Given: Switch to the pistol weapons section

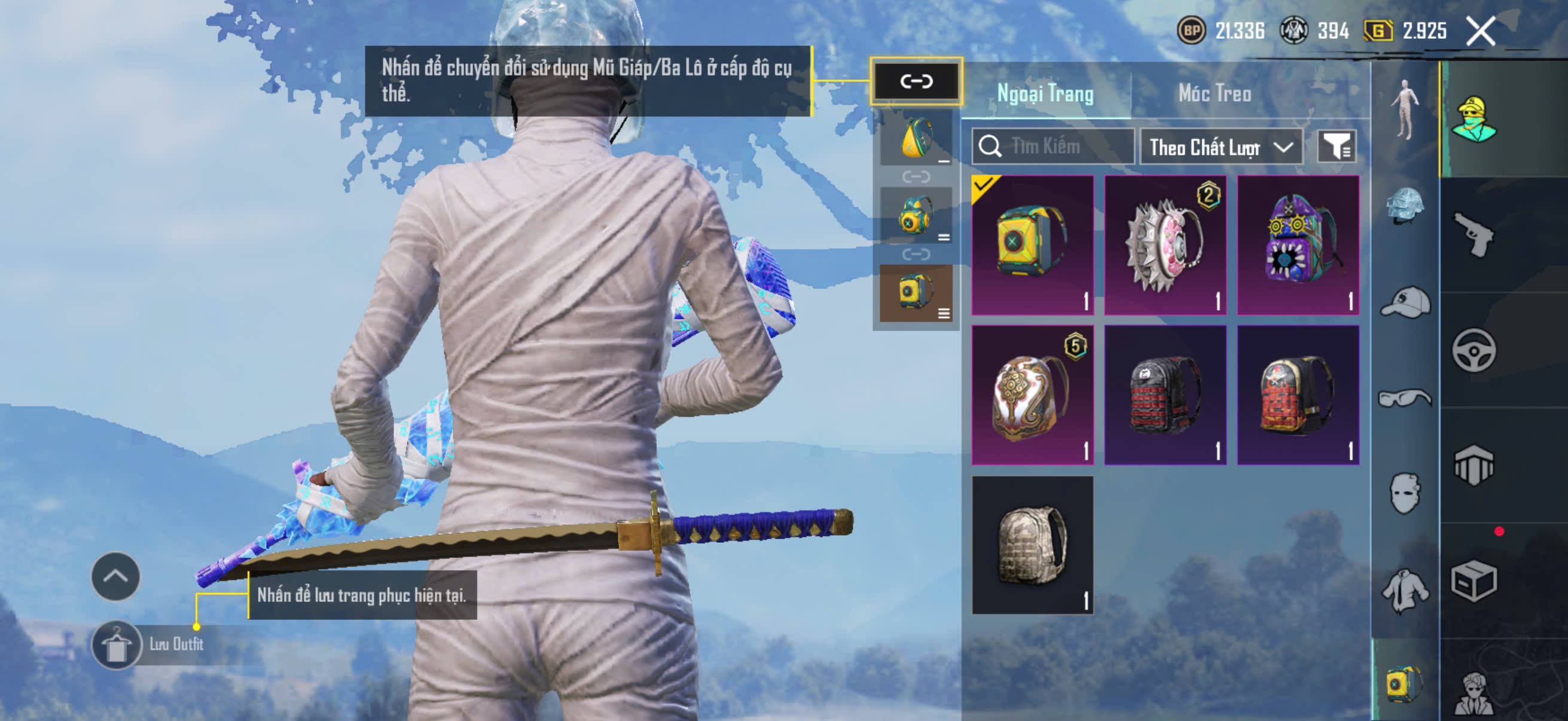Looking at the screenshot, I should [1474, 236].
